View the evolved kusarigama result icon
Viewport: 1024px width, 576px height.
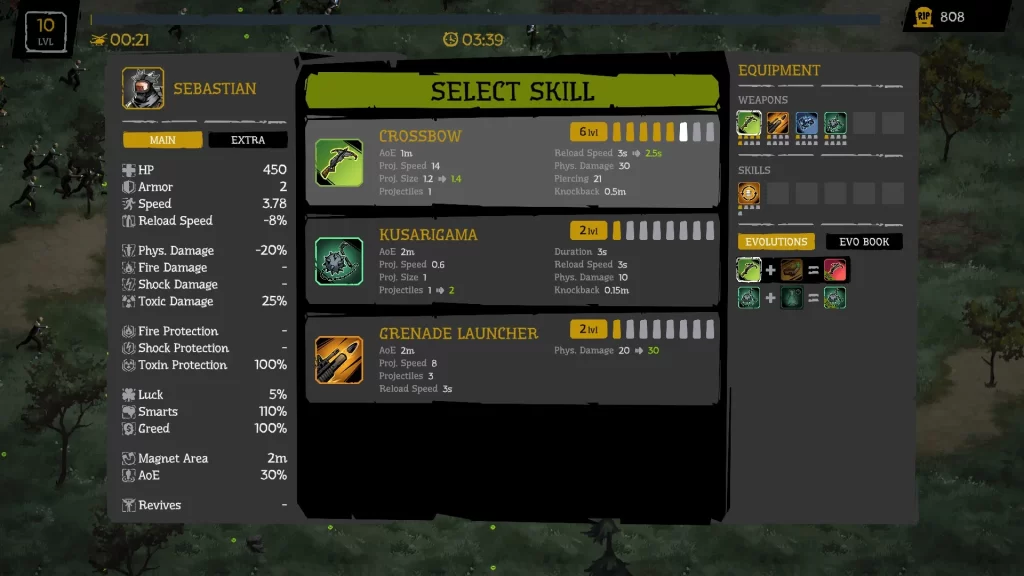click(835, 297)
